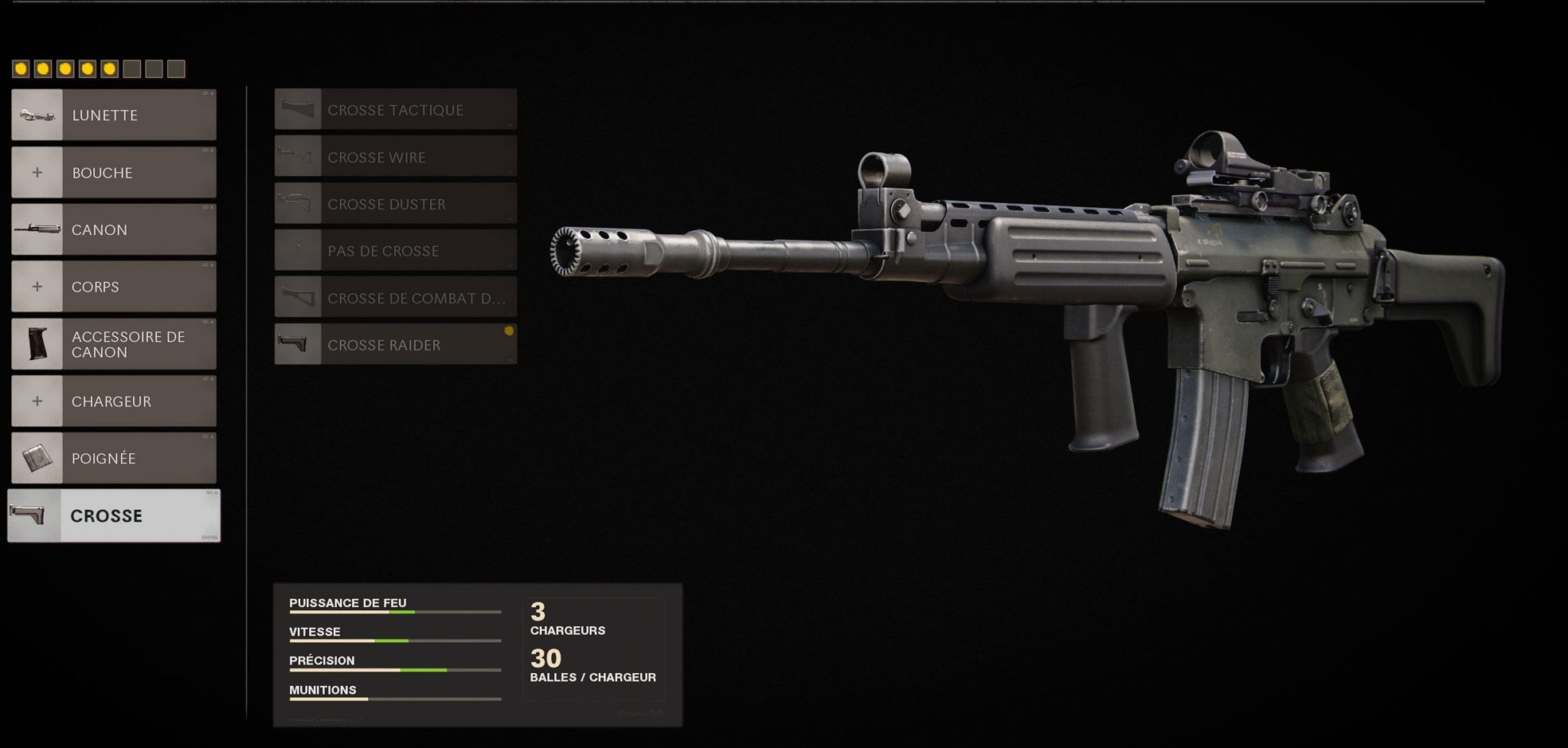Select the Crosse Duster option
Viewport: 1568px width, 748px height.
pyautogui.click(x=395, y=204)
